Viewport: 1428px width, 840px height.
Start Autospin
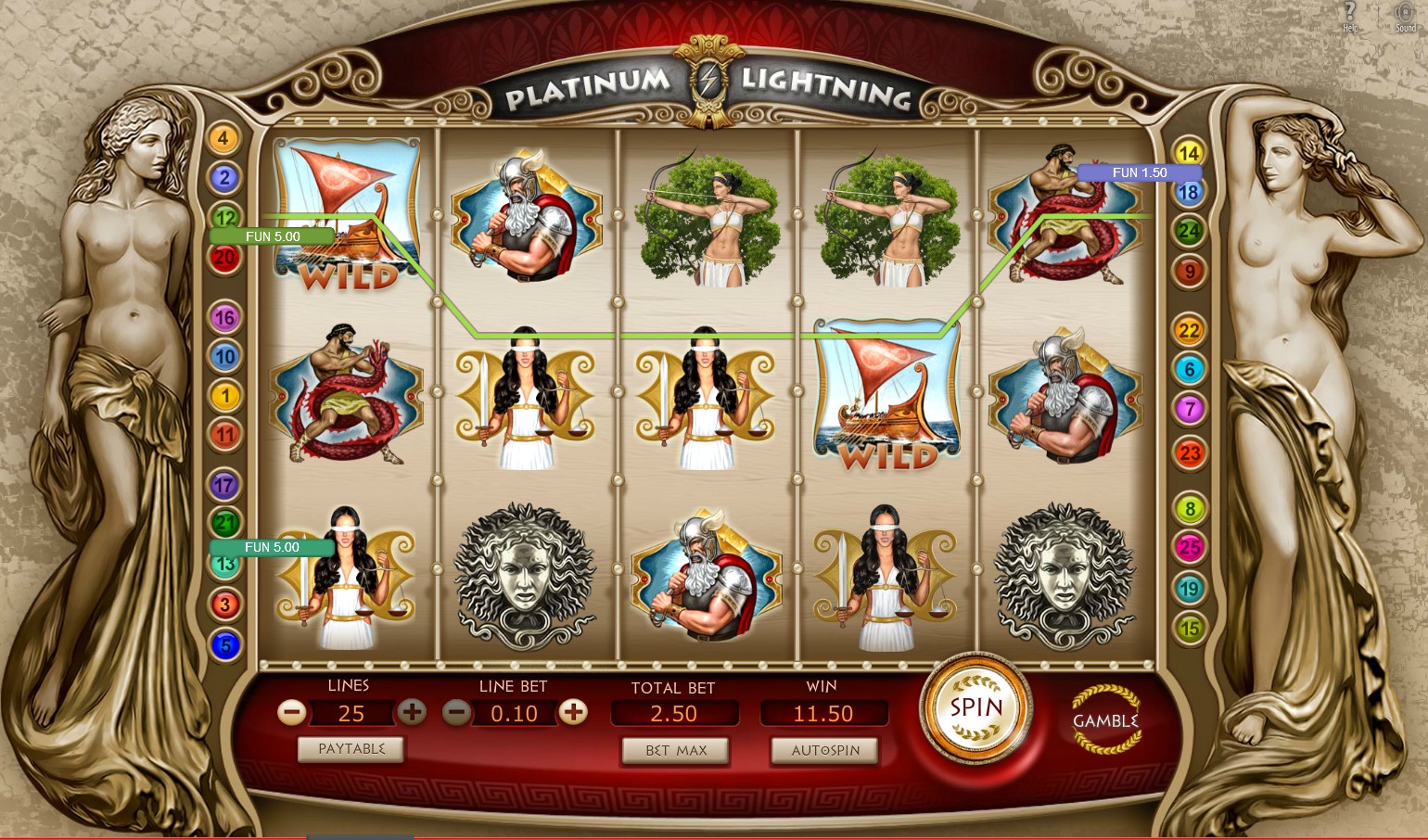pos(824,750)
